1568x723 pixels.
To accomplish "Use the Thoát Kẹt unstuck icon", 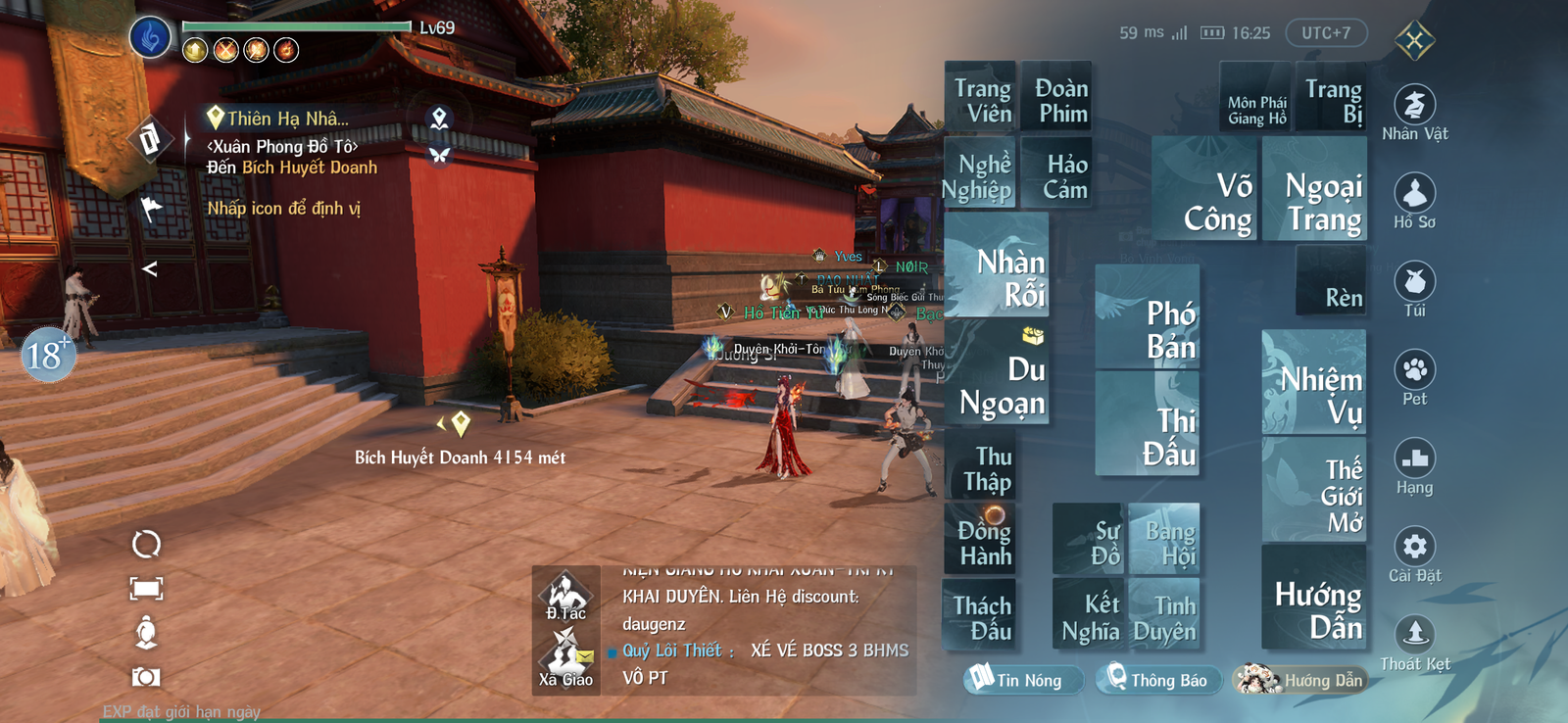I will [x=1415, y=635].
